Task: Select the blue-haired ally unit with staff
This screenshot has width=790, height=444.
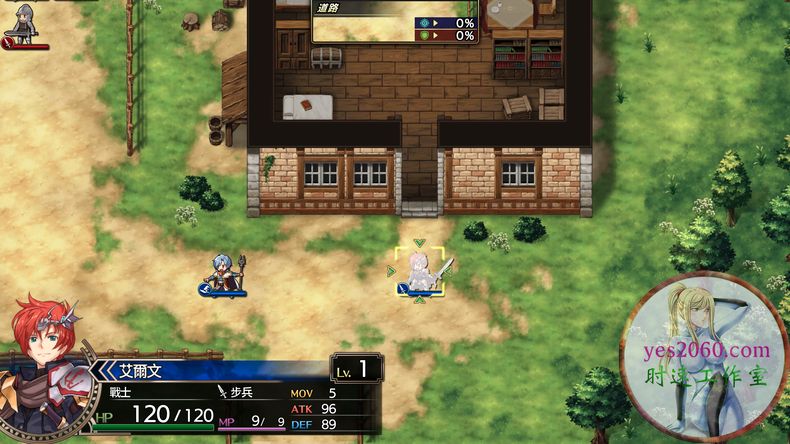Action: (222, 272)
